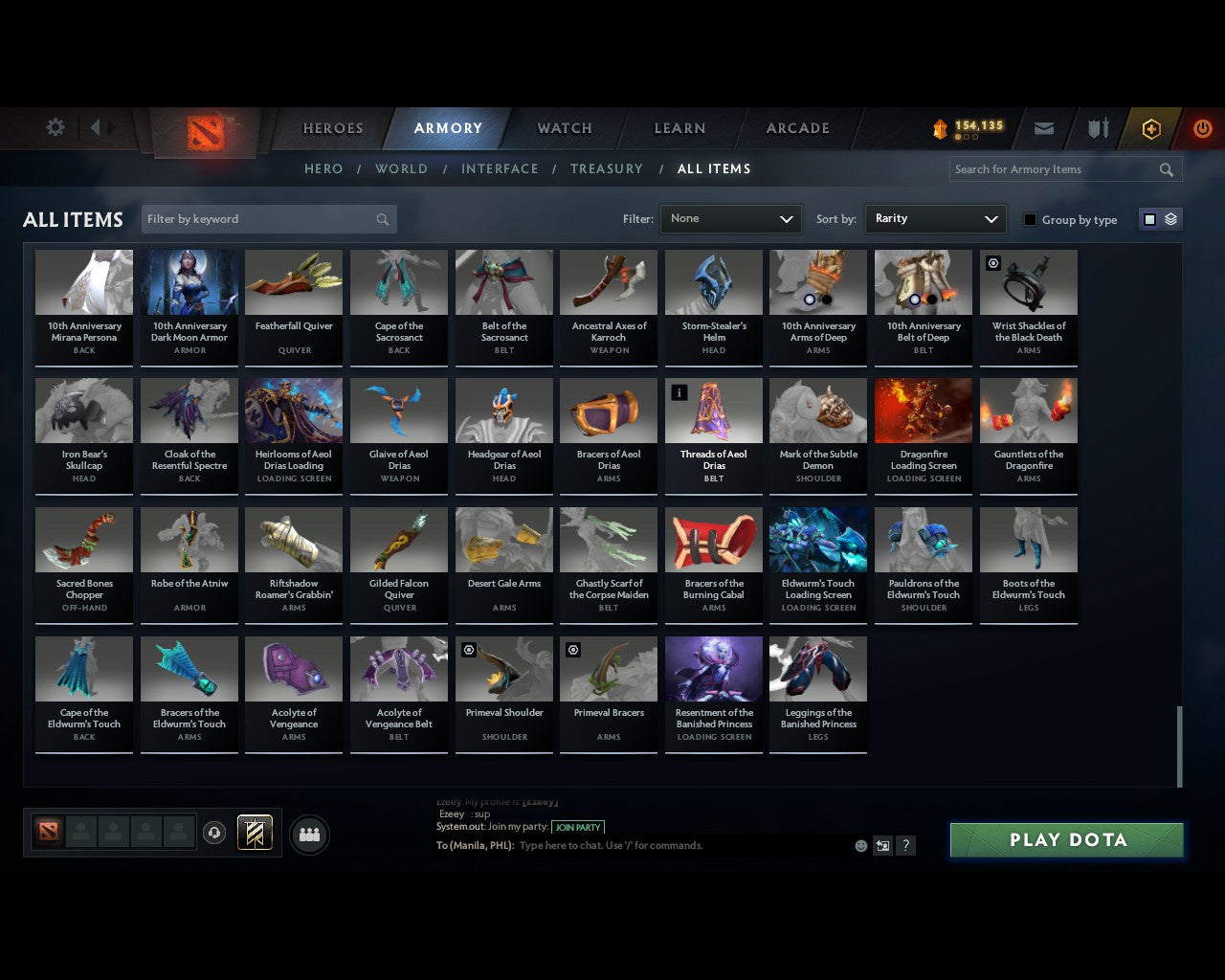This screenshot has height=980, width=1225.
Task: Click the PLAY DOTA button
Action: 1065,839
